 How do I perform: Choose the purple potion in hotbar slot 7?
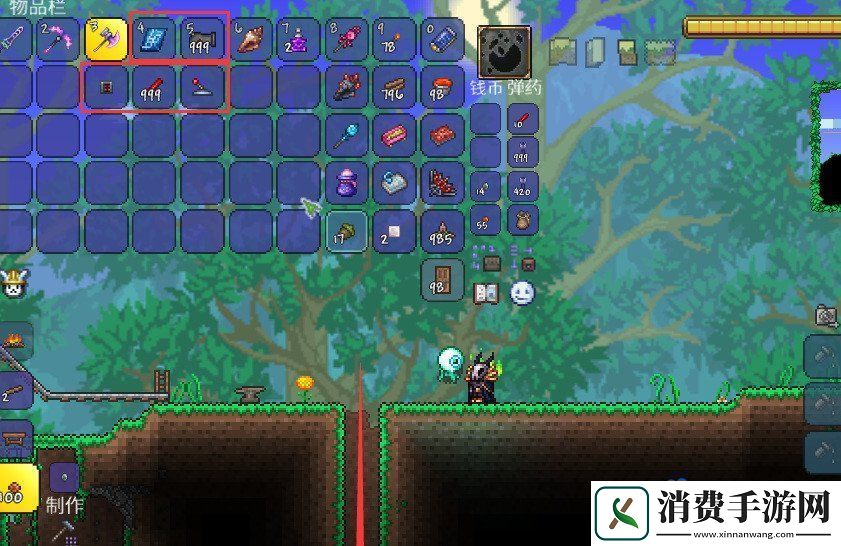point(299,39)
